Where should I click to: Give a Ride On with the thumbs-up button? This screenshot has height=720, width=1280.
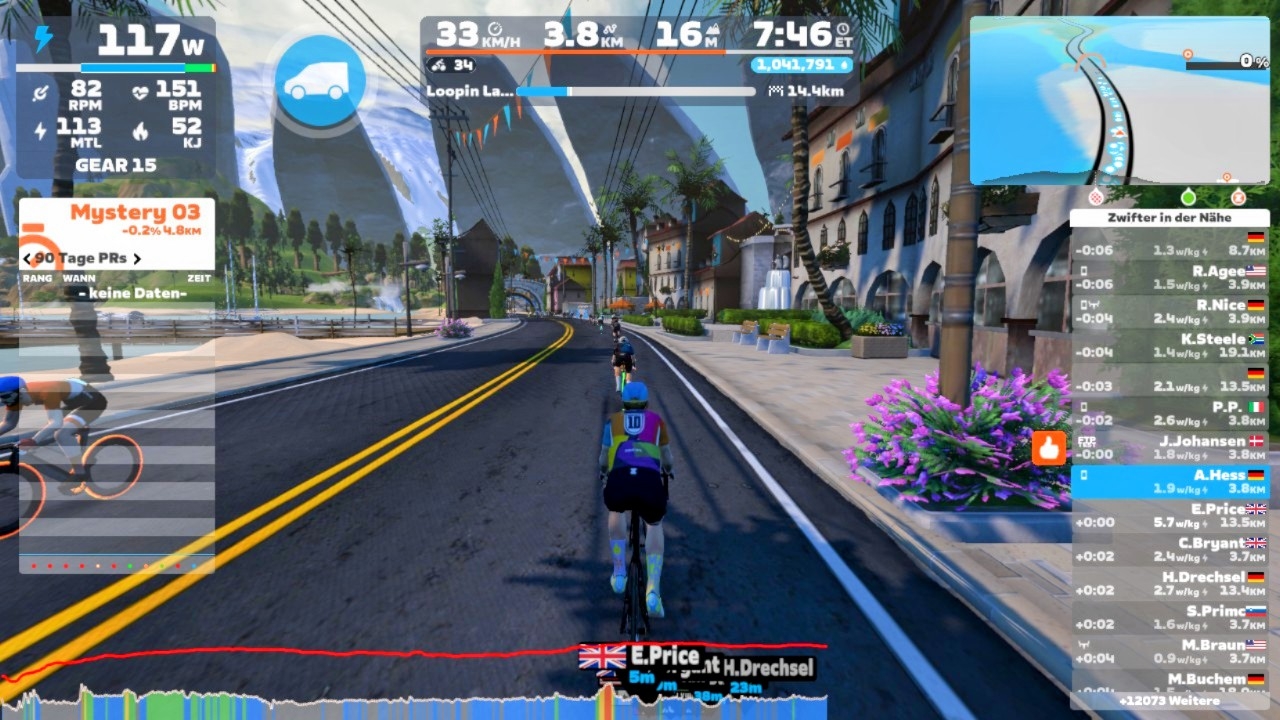(x=1048, y=449)
